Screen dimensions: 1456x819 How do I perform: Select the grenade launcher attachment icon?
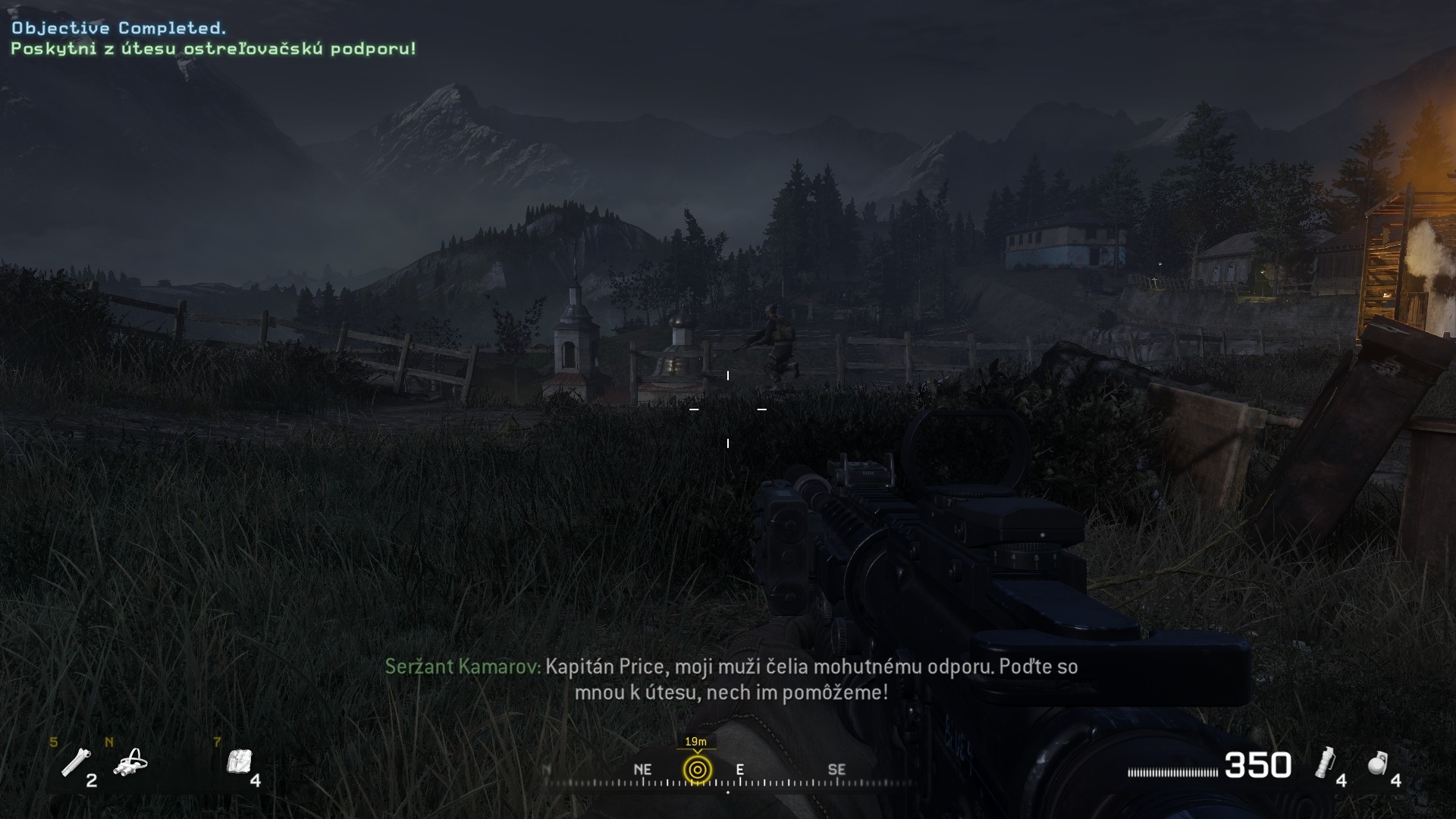coord(76,761)
